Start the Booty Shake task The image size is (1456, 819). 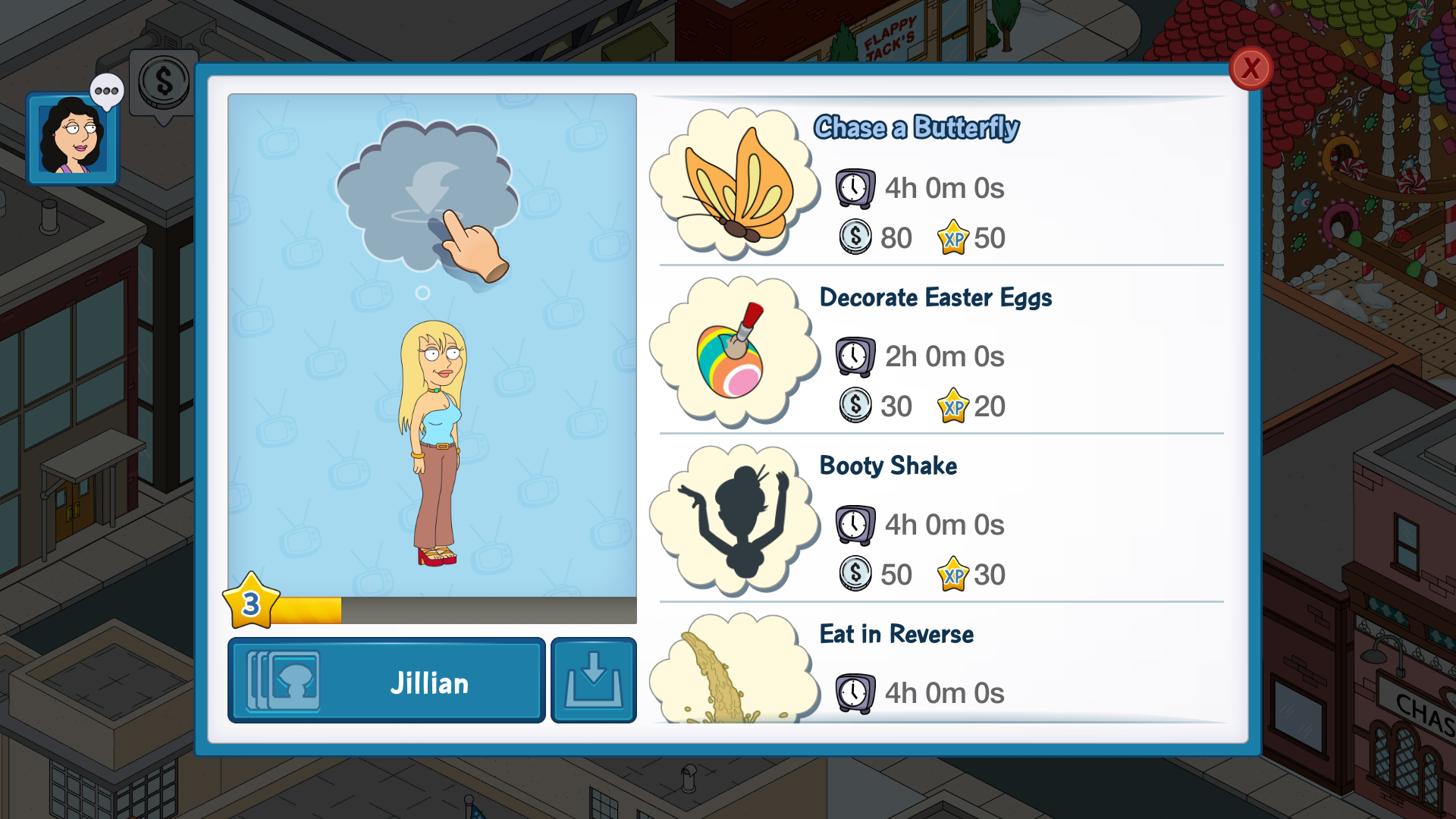click(940, 520)
